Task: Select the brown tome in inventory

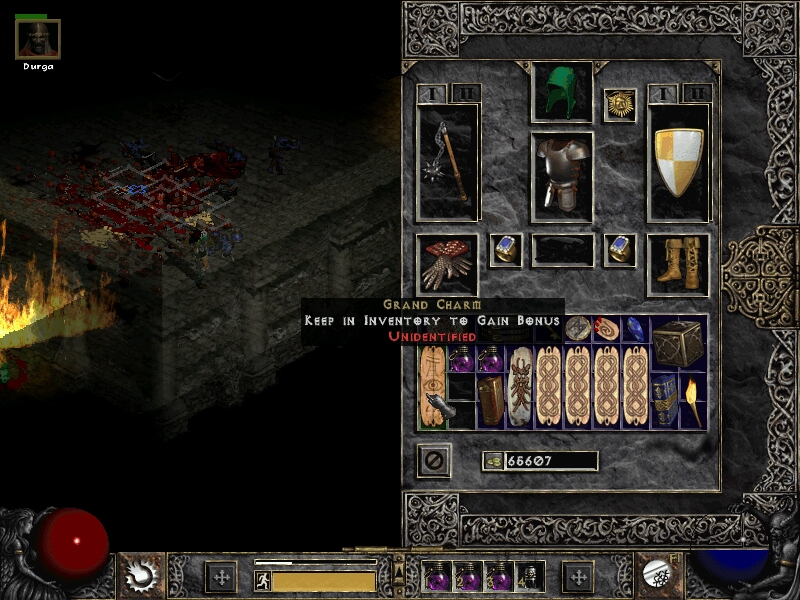Action: pyautogui.click(x=492, y=400)
